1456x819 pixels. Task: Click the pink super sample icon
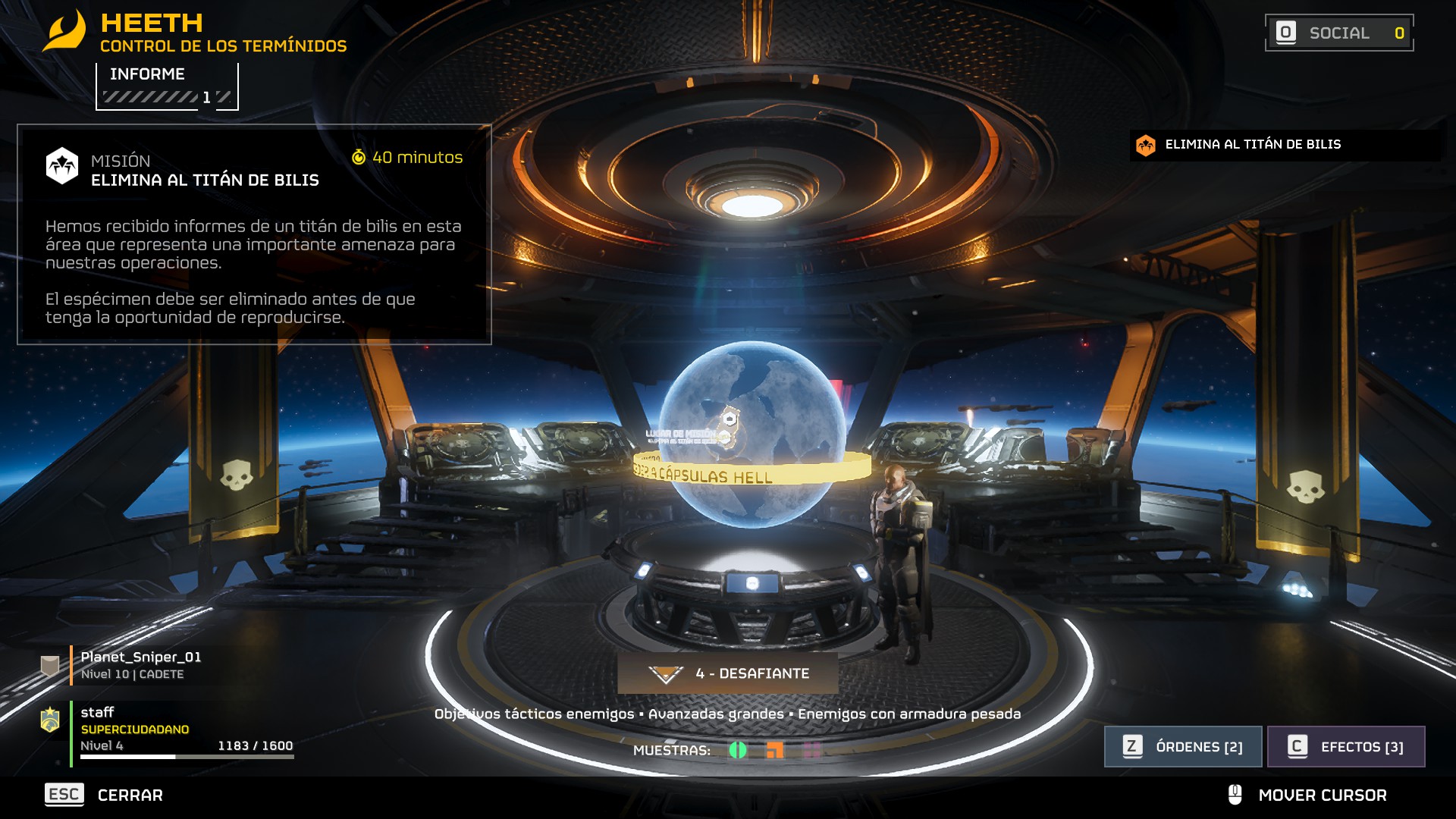(811, 750)
